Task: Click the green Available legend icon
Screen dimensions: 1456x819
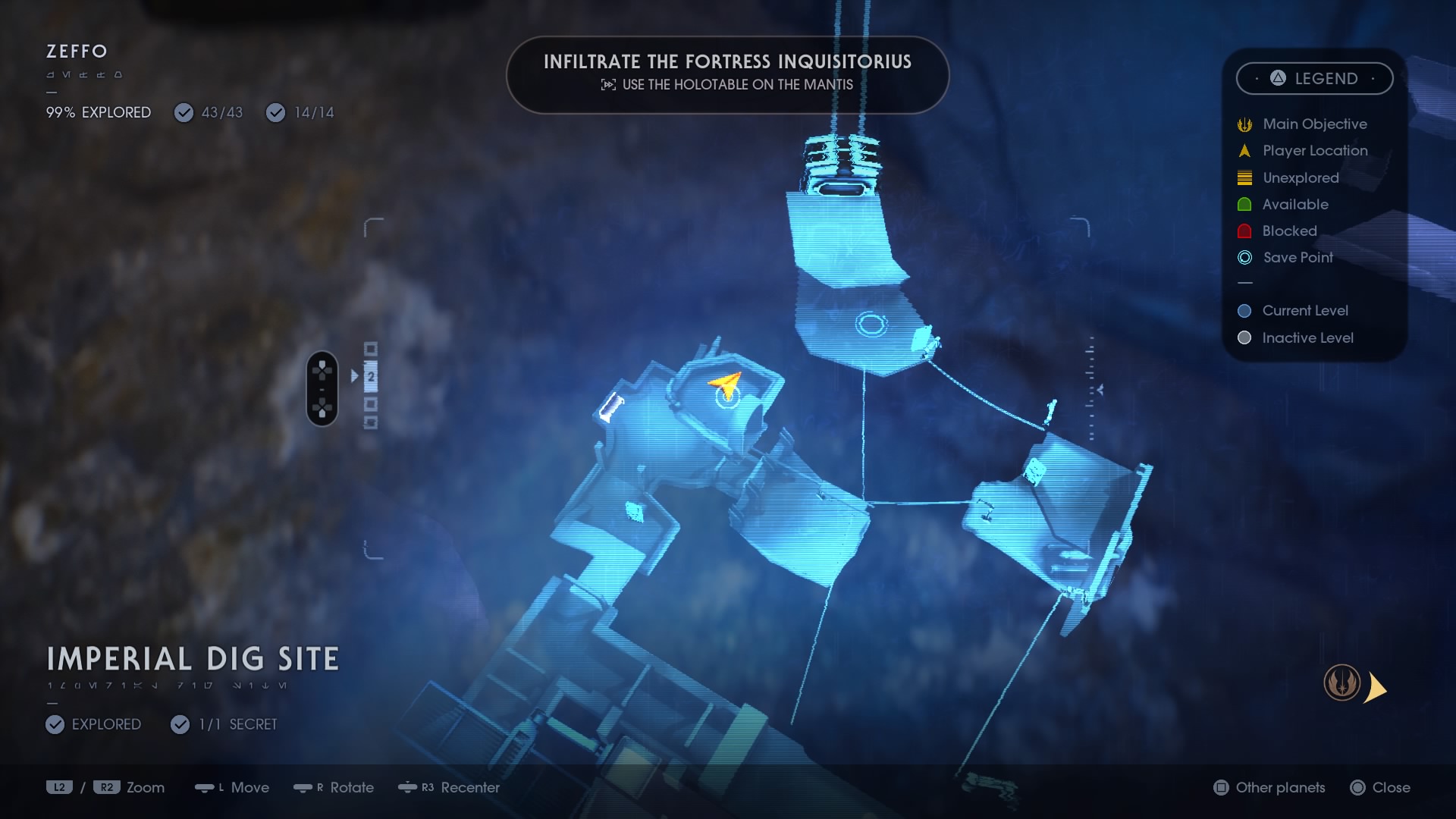Action: click(1244, 204)
